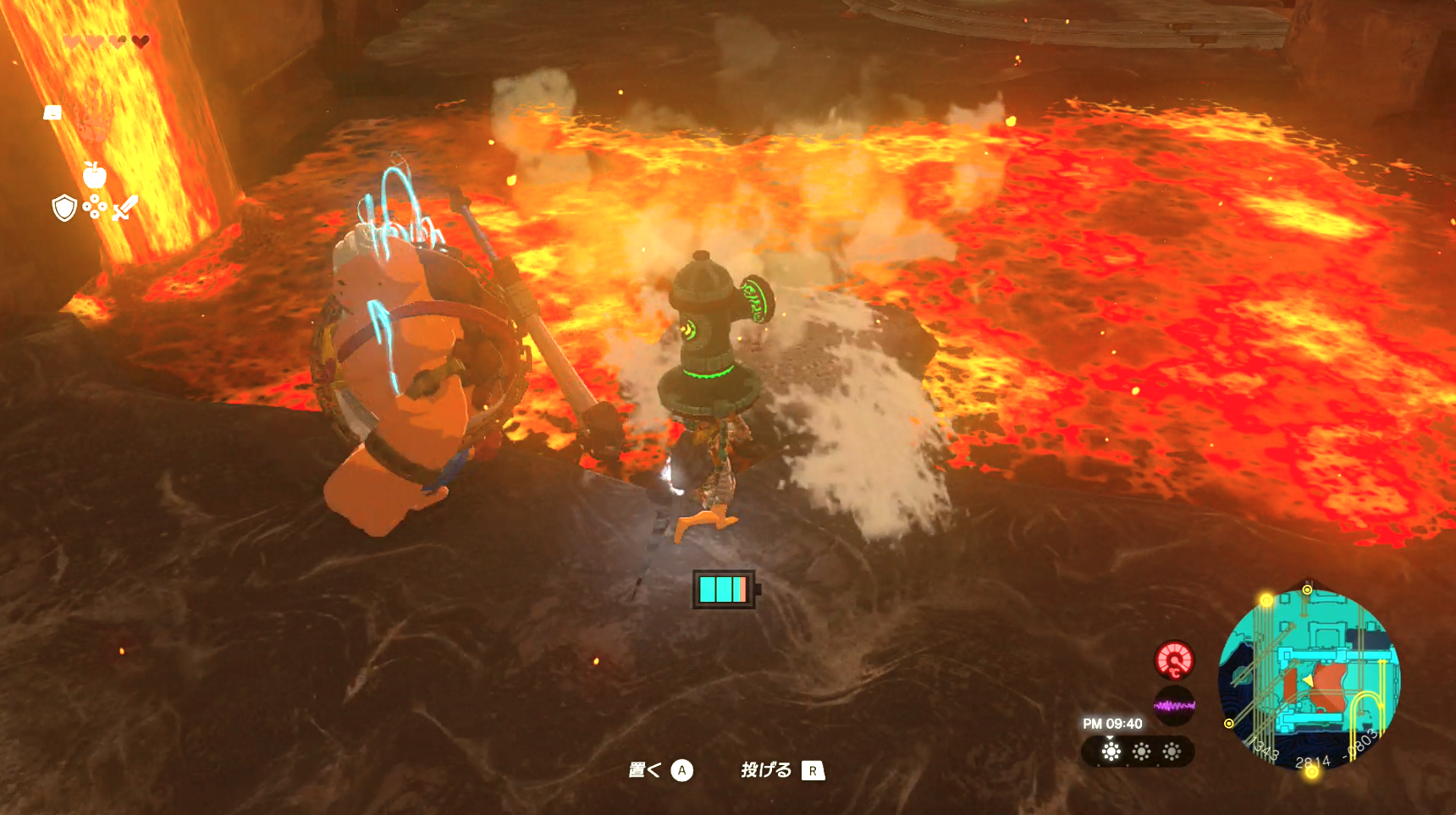Screen dimensions: 1456x815
Task: Click the fourth darkened heart container
Action: (140, 41)
